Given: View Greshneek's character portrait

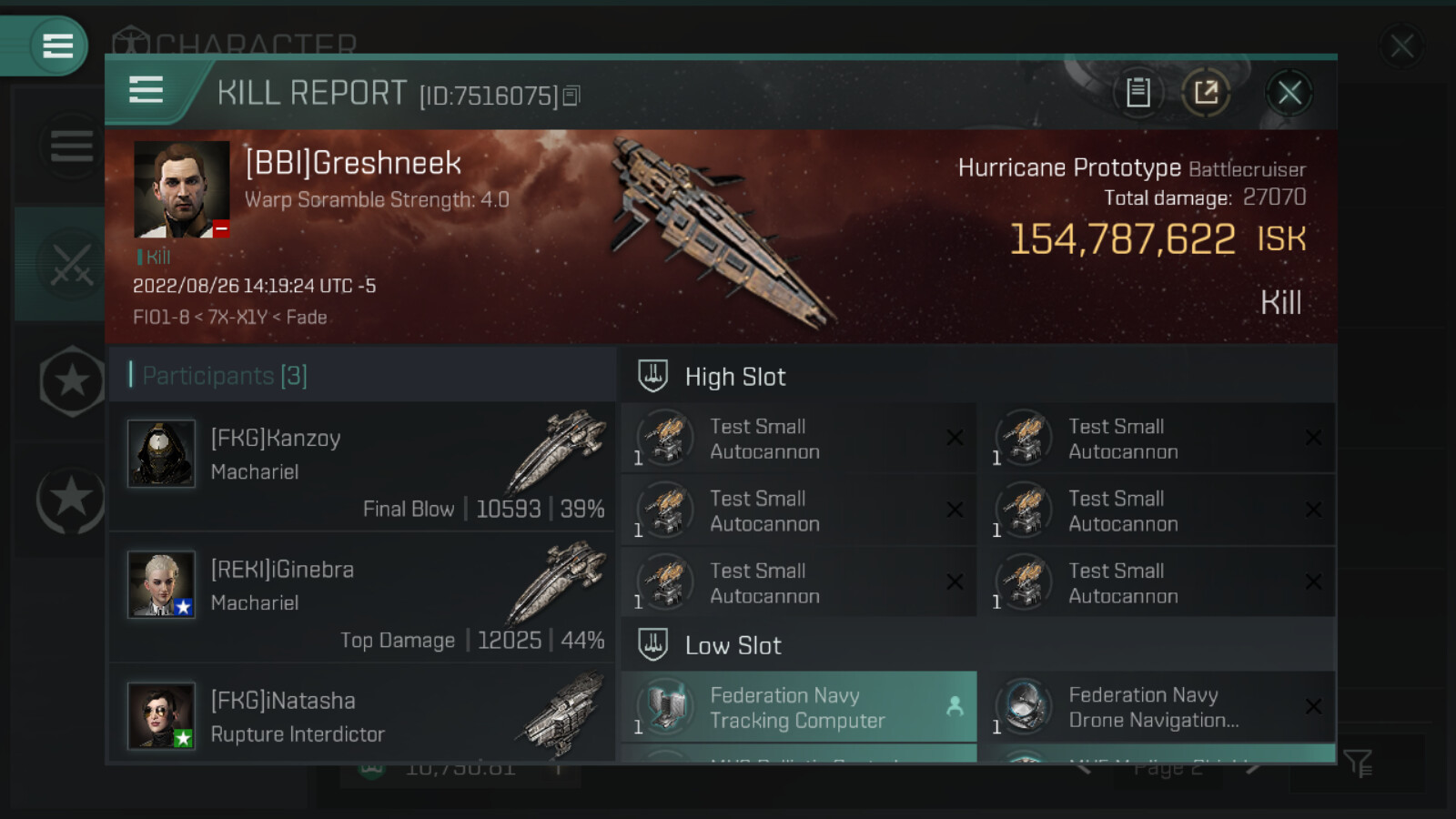Looking at the screenshot, I should pyautogui.click(x=181, y=189).
